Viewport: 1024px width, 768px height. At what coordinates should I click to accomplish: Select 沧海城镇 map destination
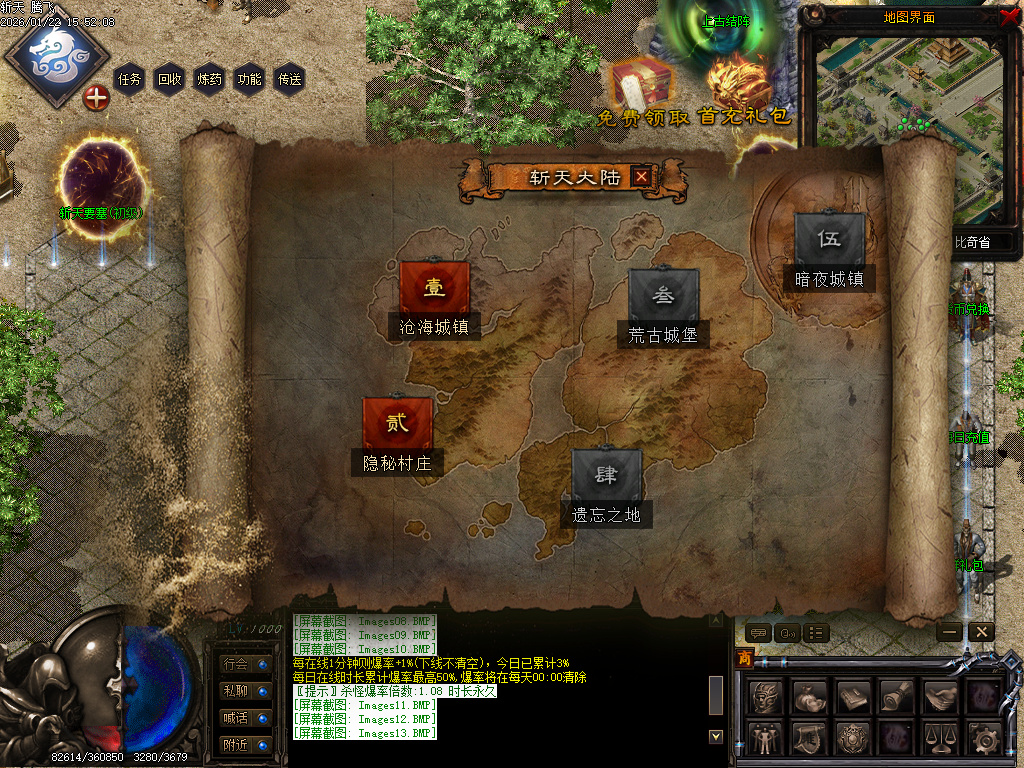coord(434,289)
